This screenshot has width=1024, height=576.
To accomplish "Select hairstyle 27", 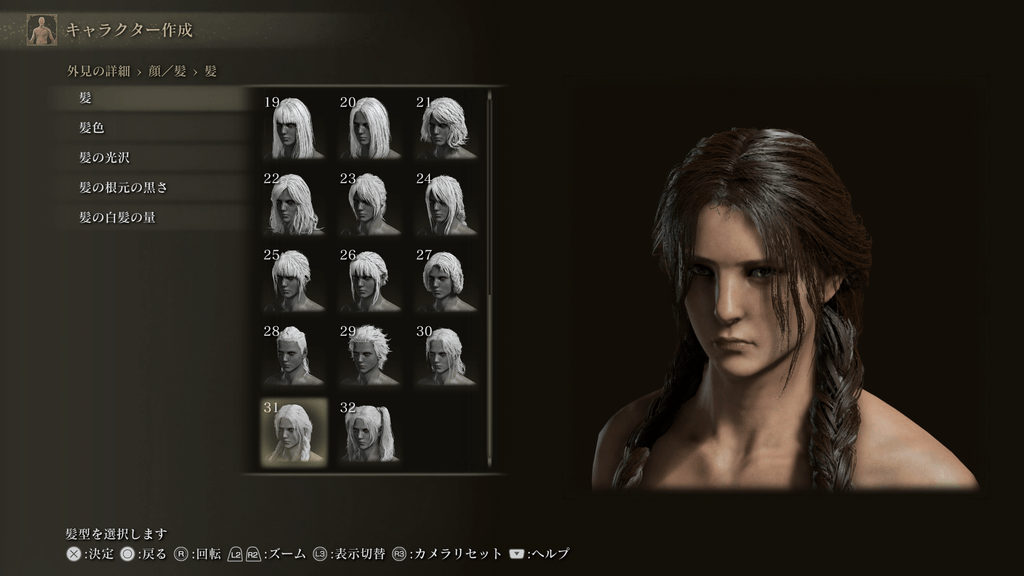I will pyautogui.click(x=446, y=279).
